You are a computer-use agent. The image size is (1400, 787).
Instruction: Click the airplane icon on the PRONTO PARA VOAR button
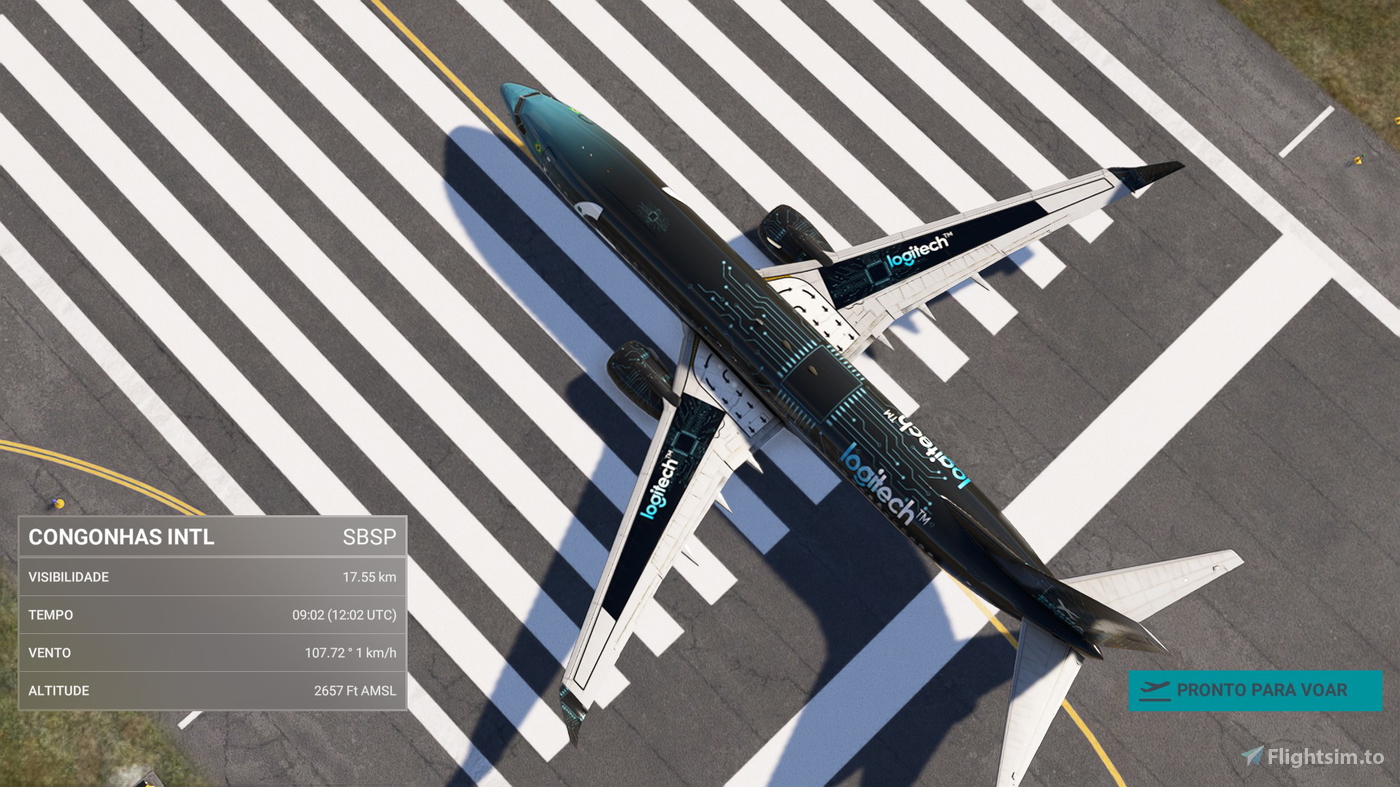[1158, 688]
